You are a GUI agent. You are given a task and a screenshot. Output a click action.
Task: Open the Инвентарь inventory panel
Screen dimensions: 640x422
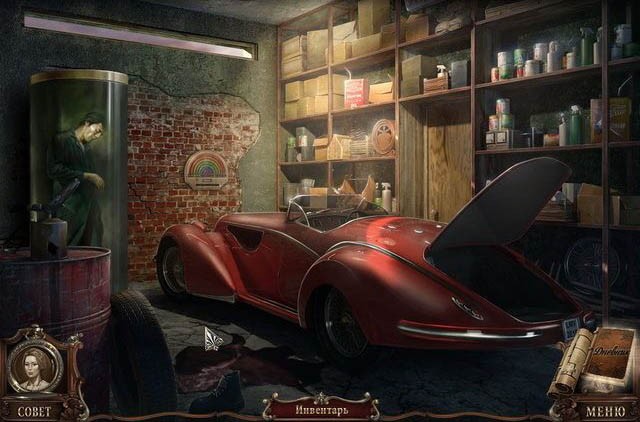click(x=319, y=409)
